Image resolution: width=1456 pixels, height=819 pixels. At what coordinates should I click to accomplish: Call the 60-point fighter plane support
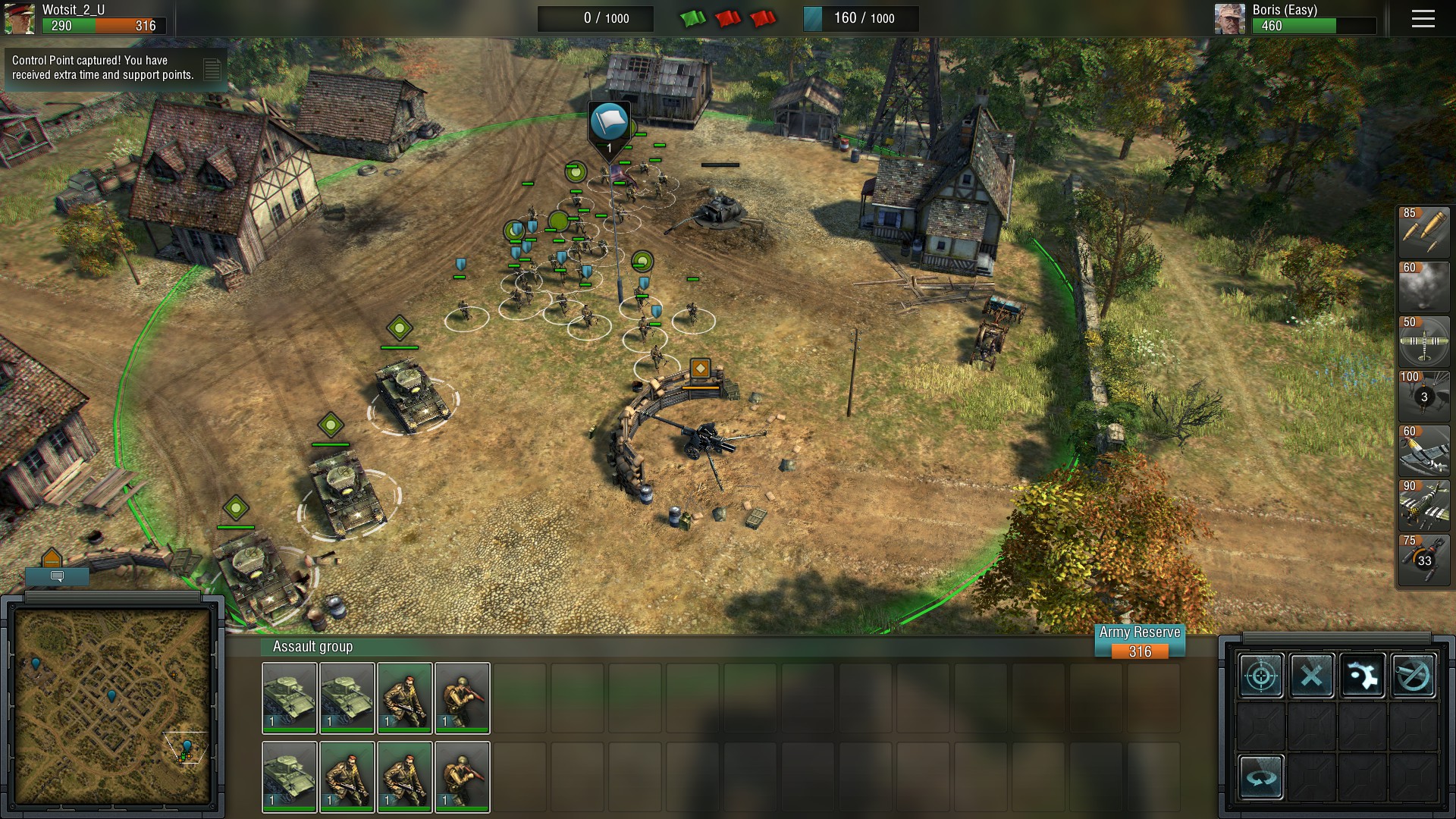pyautogui.click(x=1423, y=450)
